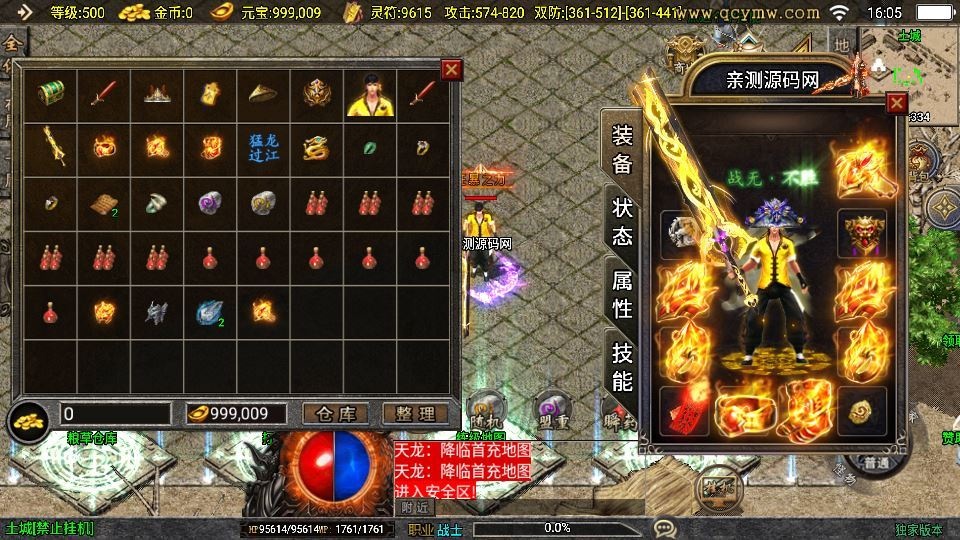Select the 猛龙过江 item in the bag
Image resolution: width=960 pixels, height=540 pixels.
coord(263,147)
